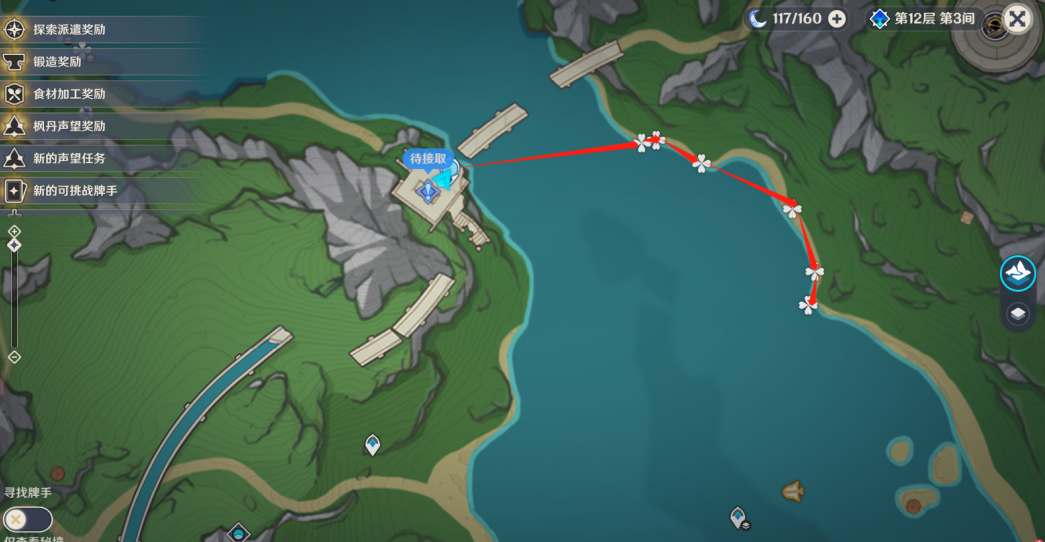Open the 探索派遣奖励 reminder
This screenshot has width=1045, height=542.
[x=70, y=30]
